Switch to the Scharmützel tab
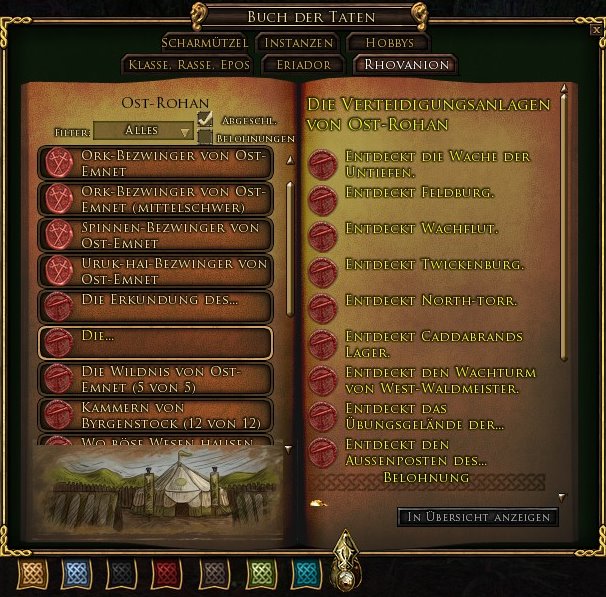 coord(204,43)
